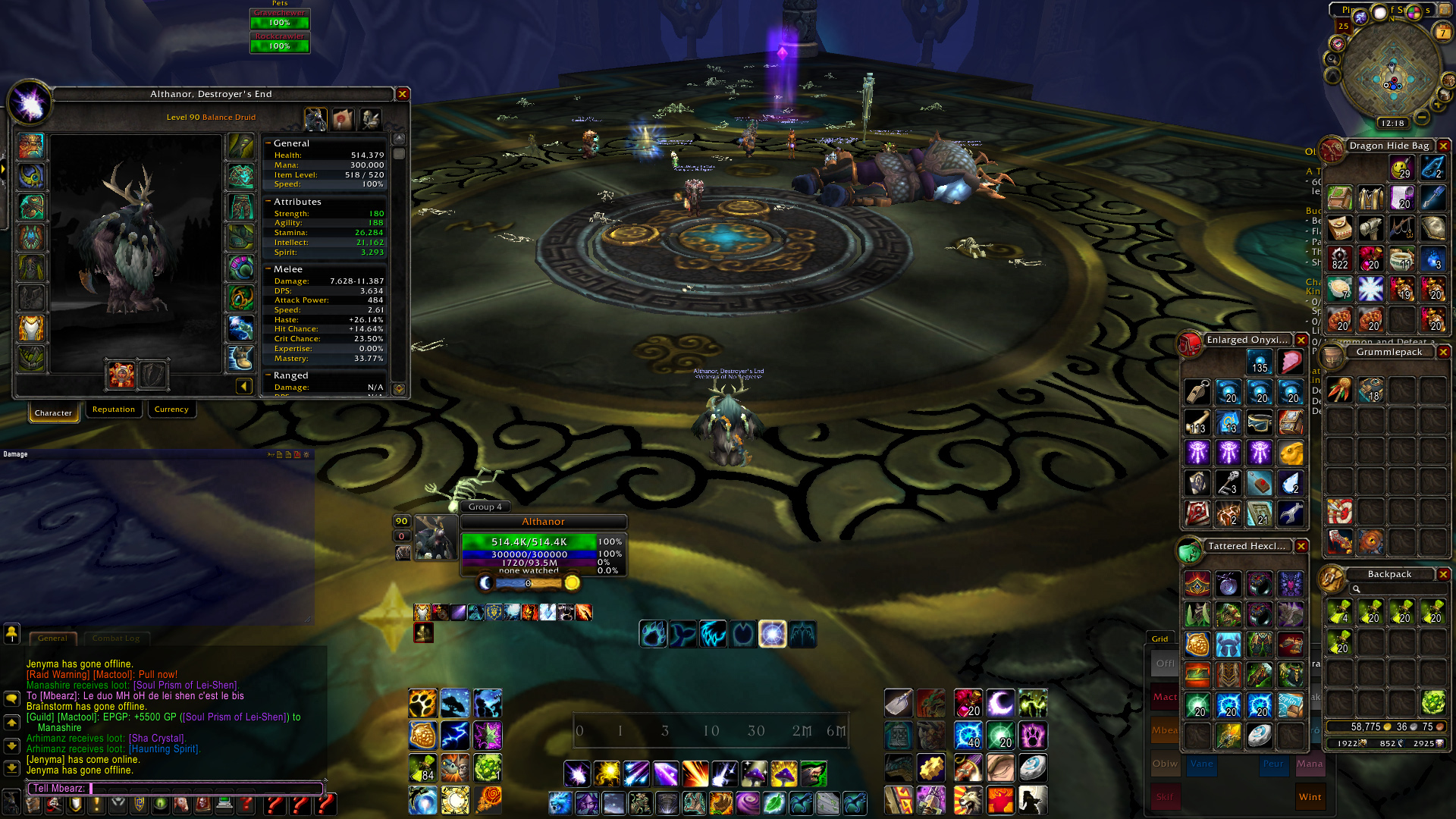1456x819 pixels.
Task: Collapse the Melee stats section
Action: click(x=268, y=269)
